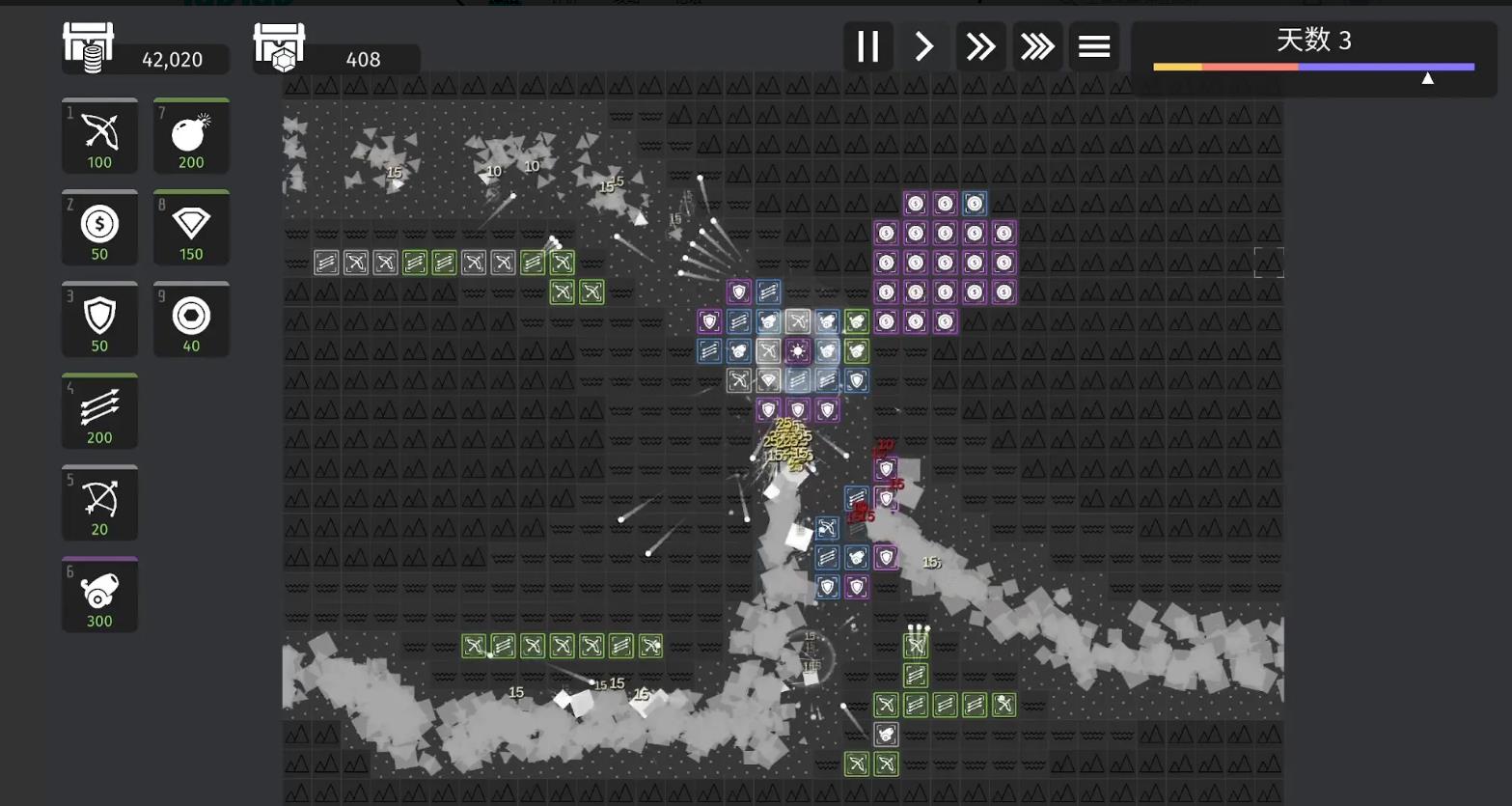The width and height of the screenshot is (1512, 806).
Task: Choose the ring target building costing 40
Action: (x=191, y=320)
